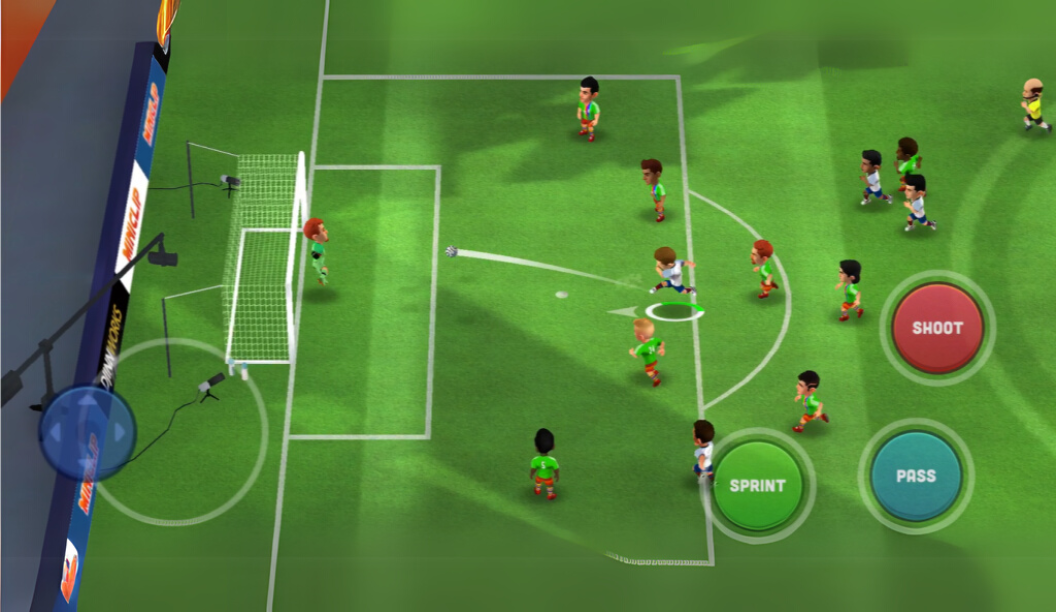Viewport: 1056px width, 612px height.
Task: Activate the green SPRINT button
Action: tap(758, 486)
